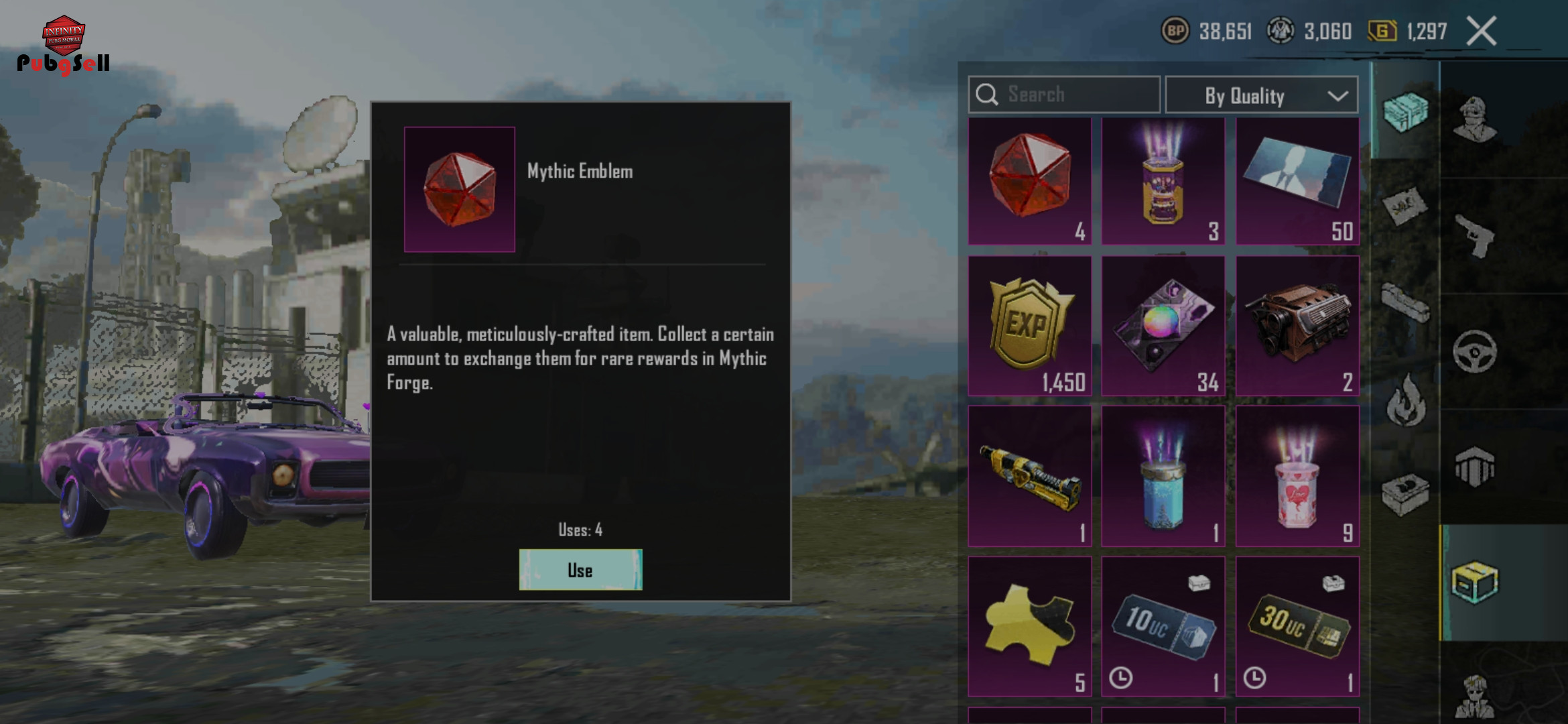Use the Mythic Emblem item

tap(580, 570)
